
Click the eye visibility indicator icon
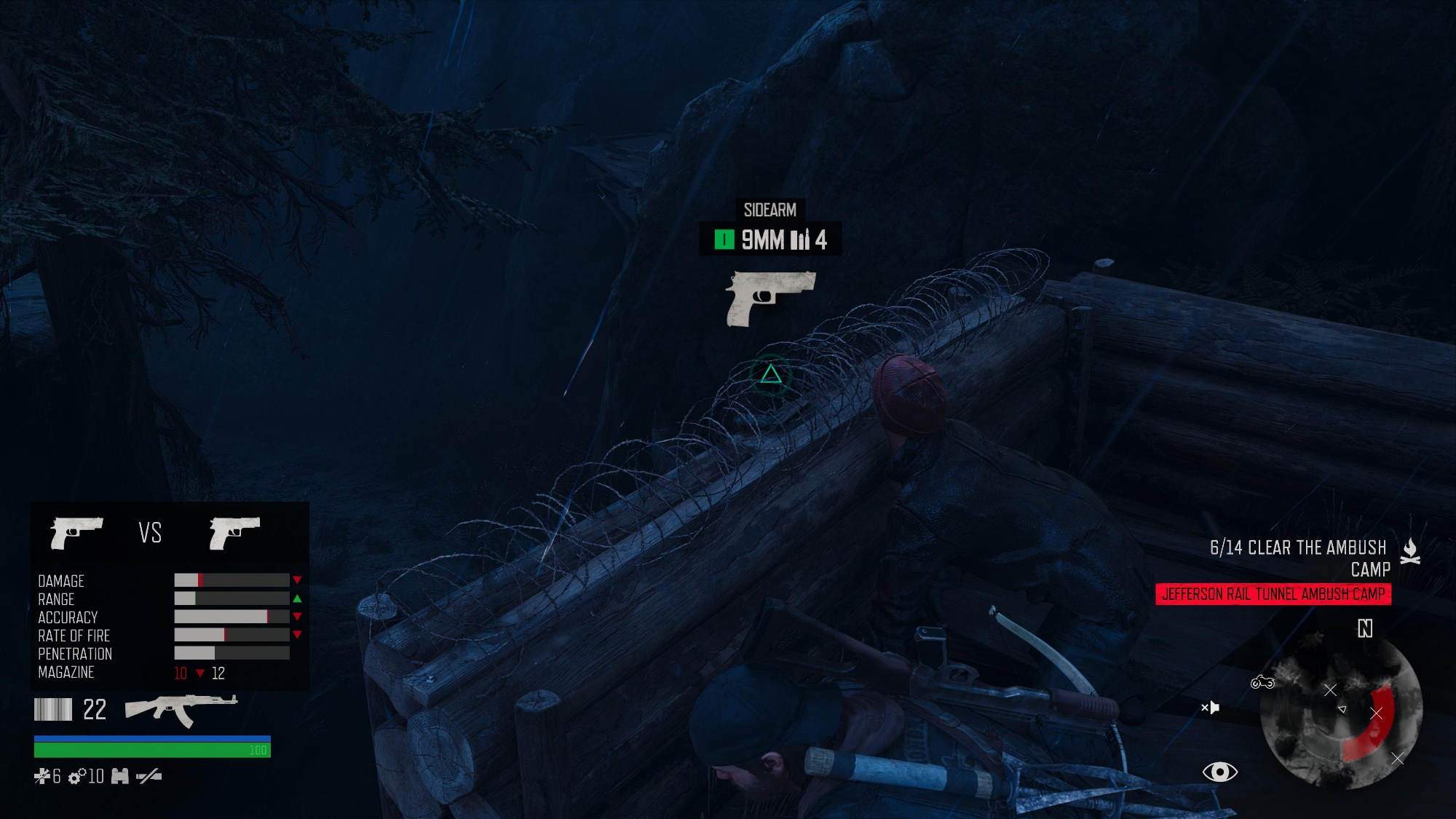point(1219,772)
